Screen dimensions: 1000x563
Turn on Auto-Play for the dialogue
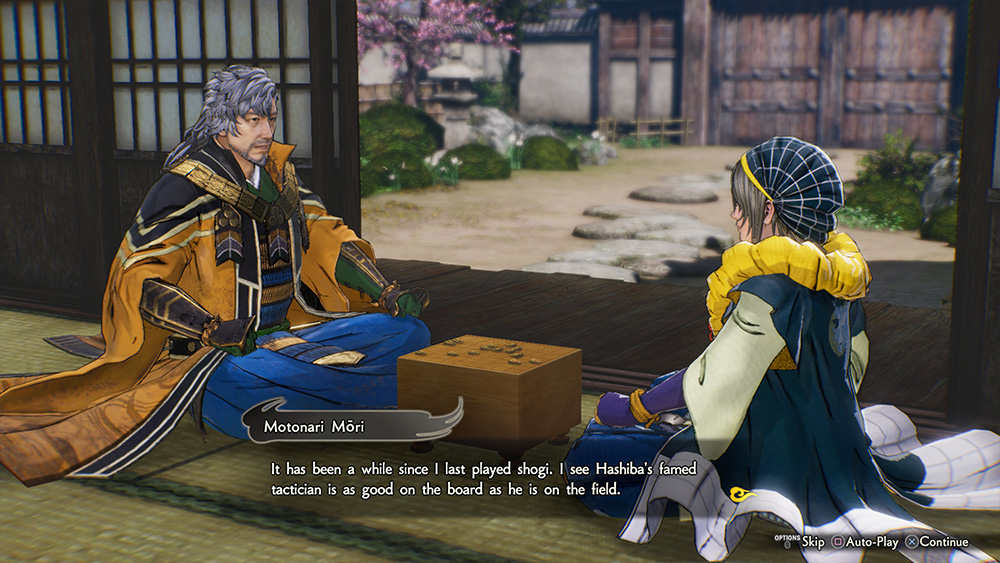click(872, 542)
